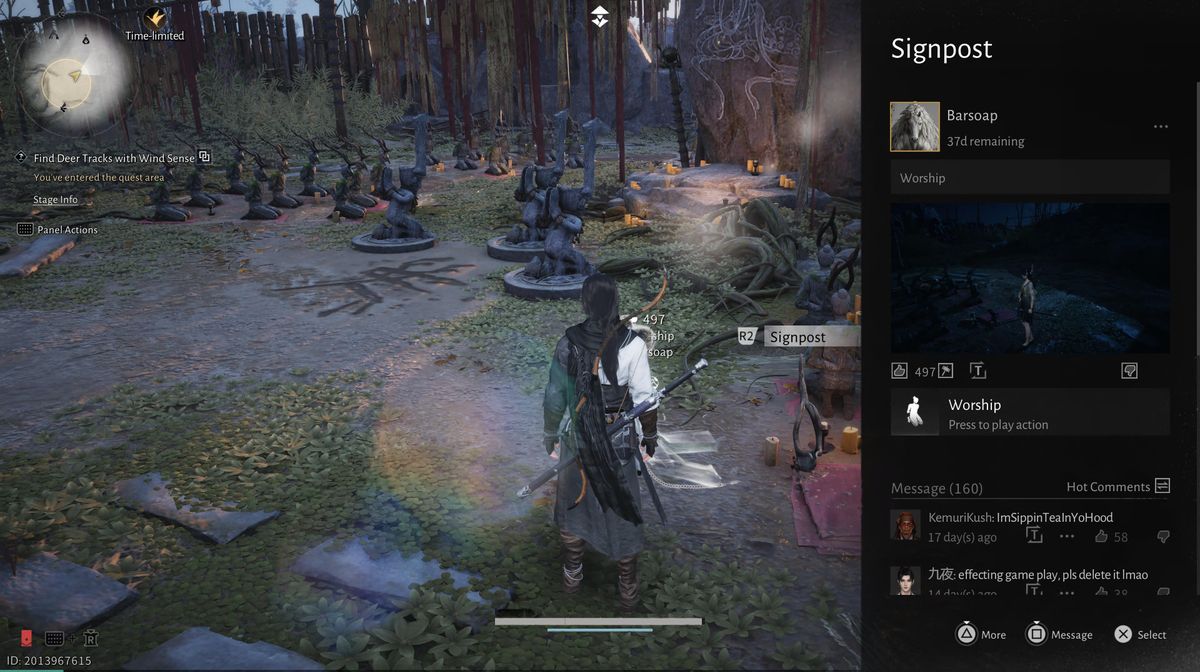
Task: Like the signpost with 497 thumbs up
Action: [899, 371]
